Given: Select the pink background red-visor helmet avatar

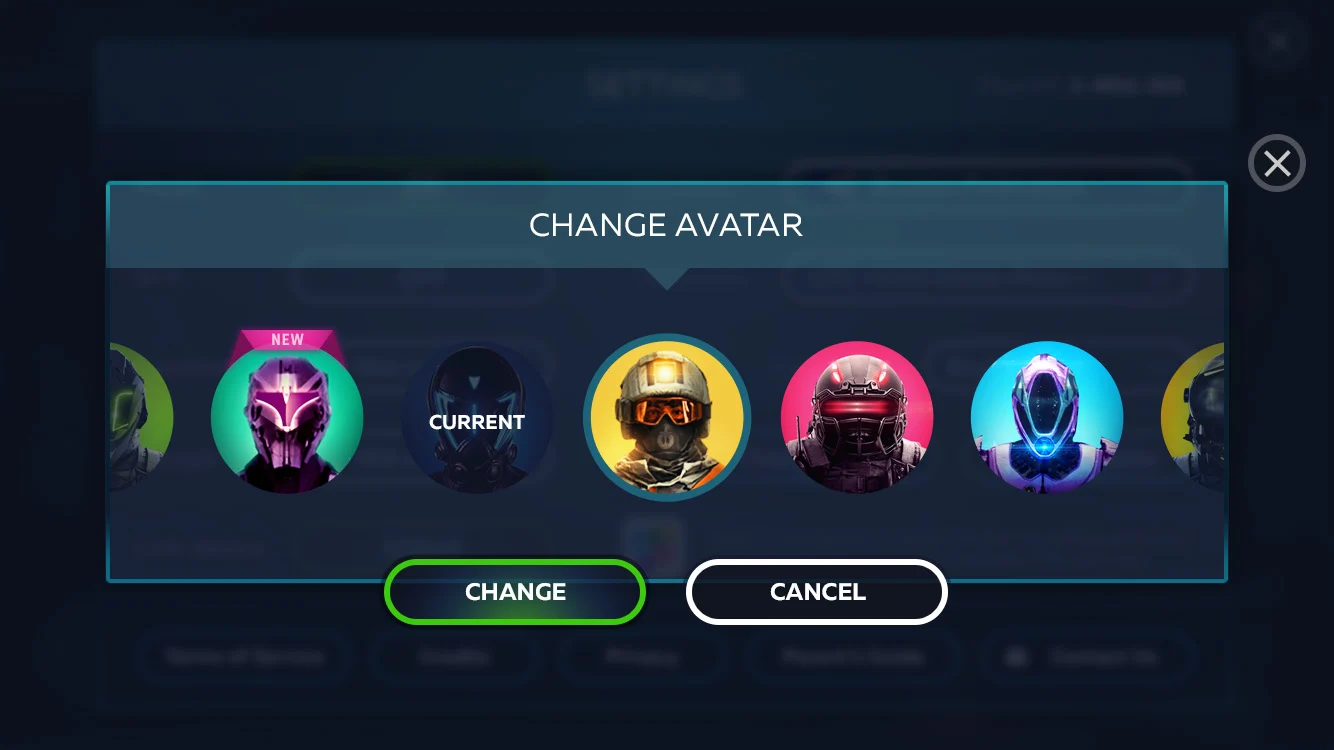Looking at the screenshot, I should point(857,418).
